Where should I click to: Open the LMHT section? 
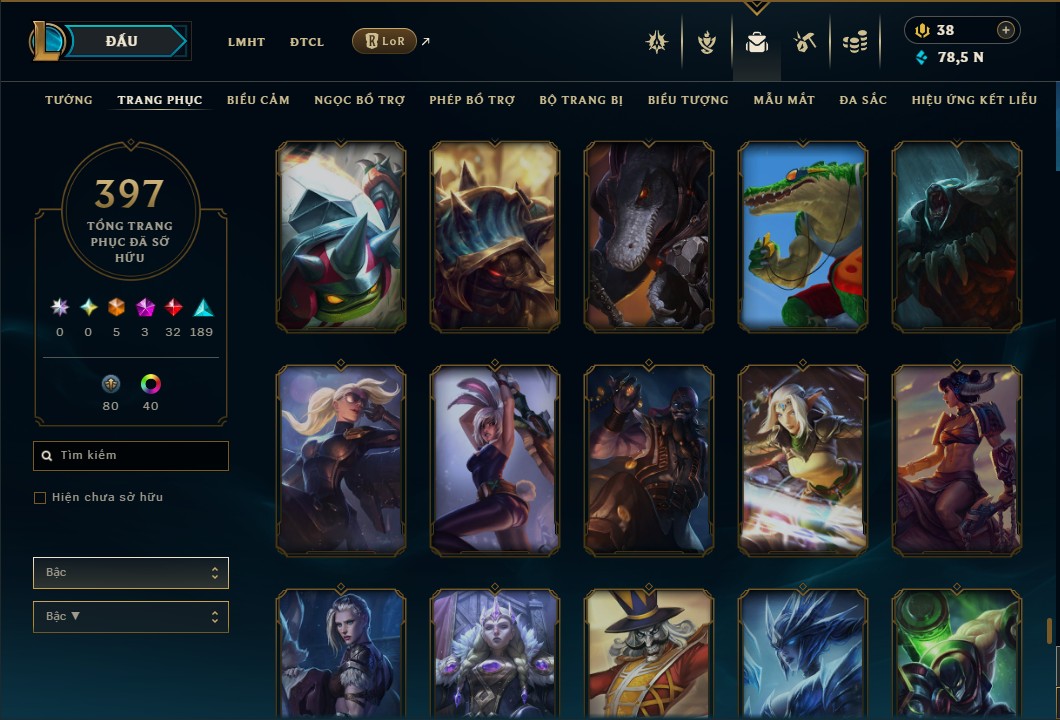point(246,42)
